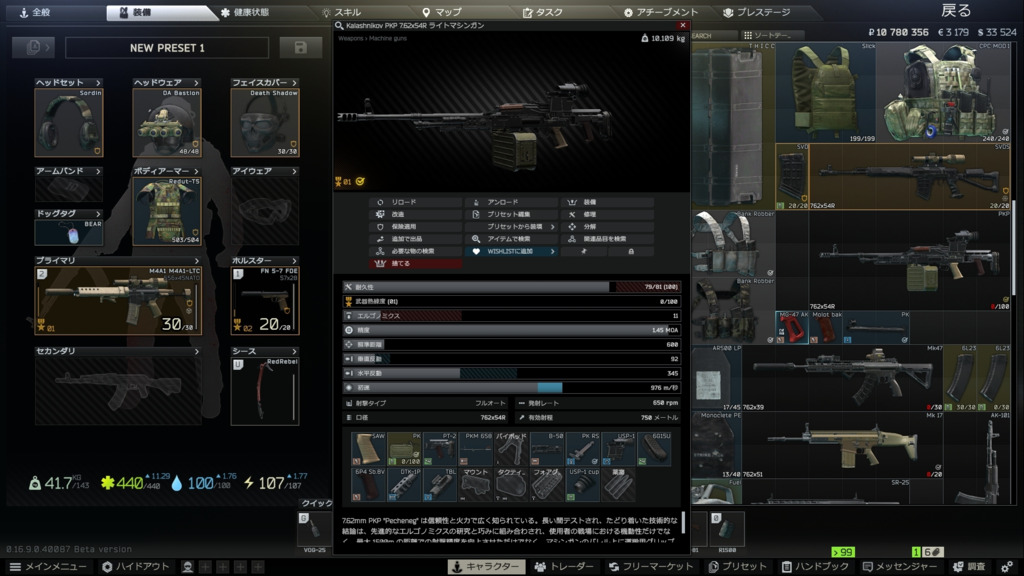Screen dimensions: 1024x576
Task: Click the Sordin headset slot
Action: tap(69, 123)
